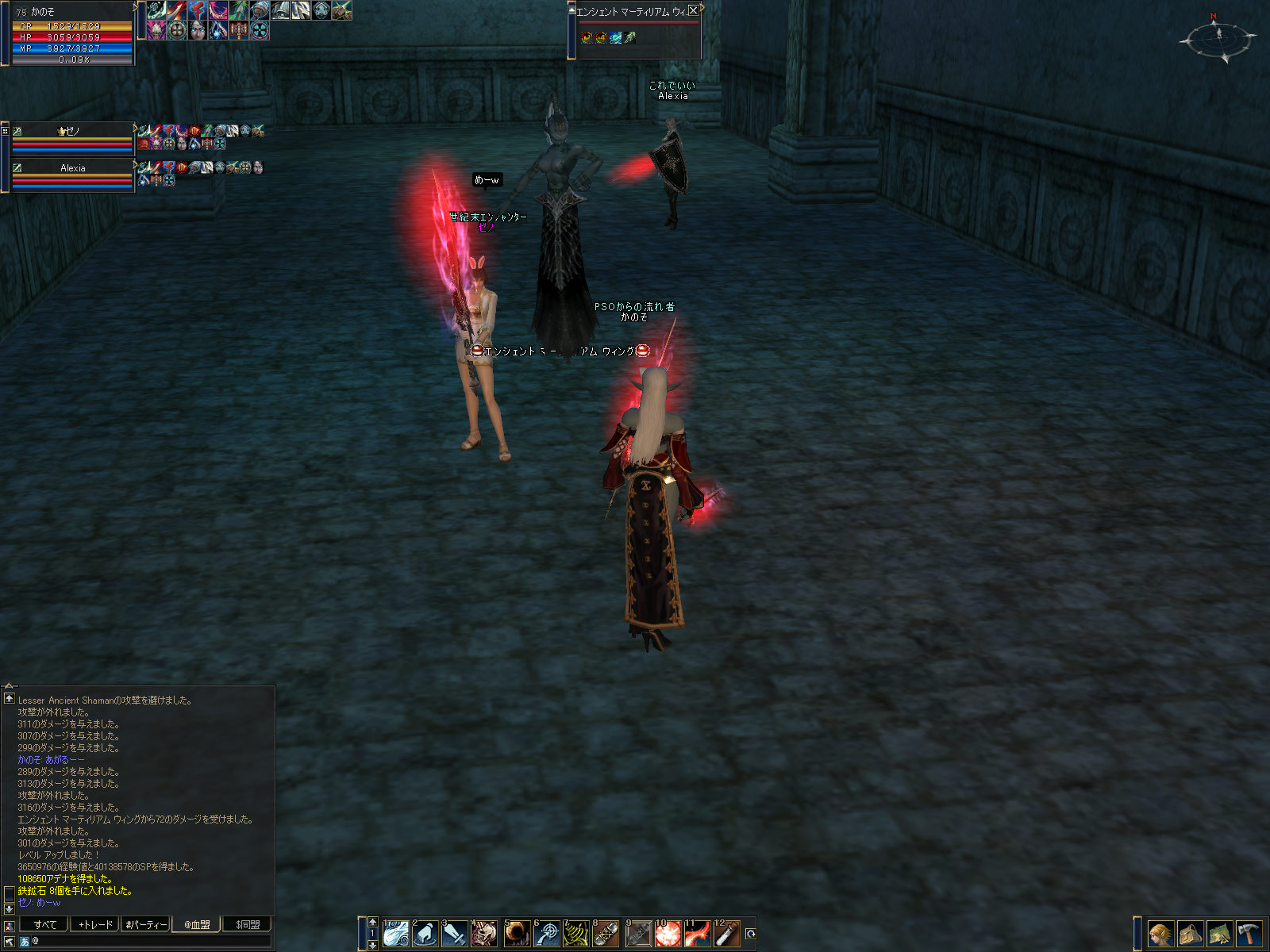
Task: Switch to the @血盟 clan chat tab
Action: [x=197, y=924]
